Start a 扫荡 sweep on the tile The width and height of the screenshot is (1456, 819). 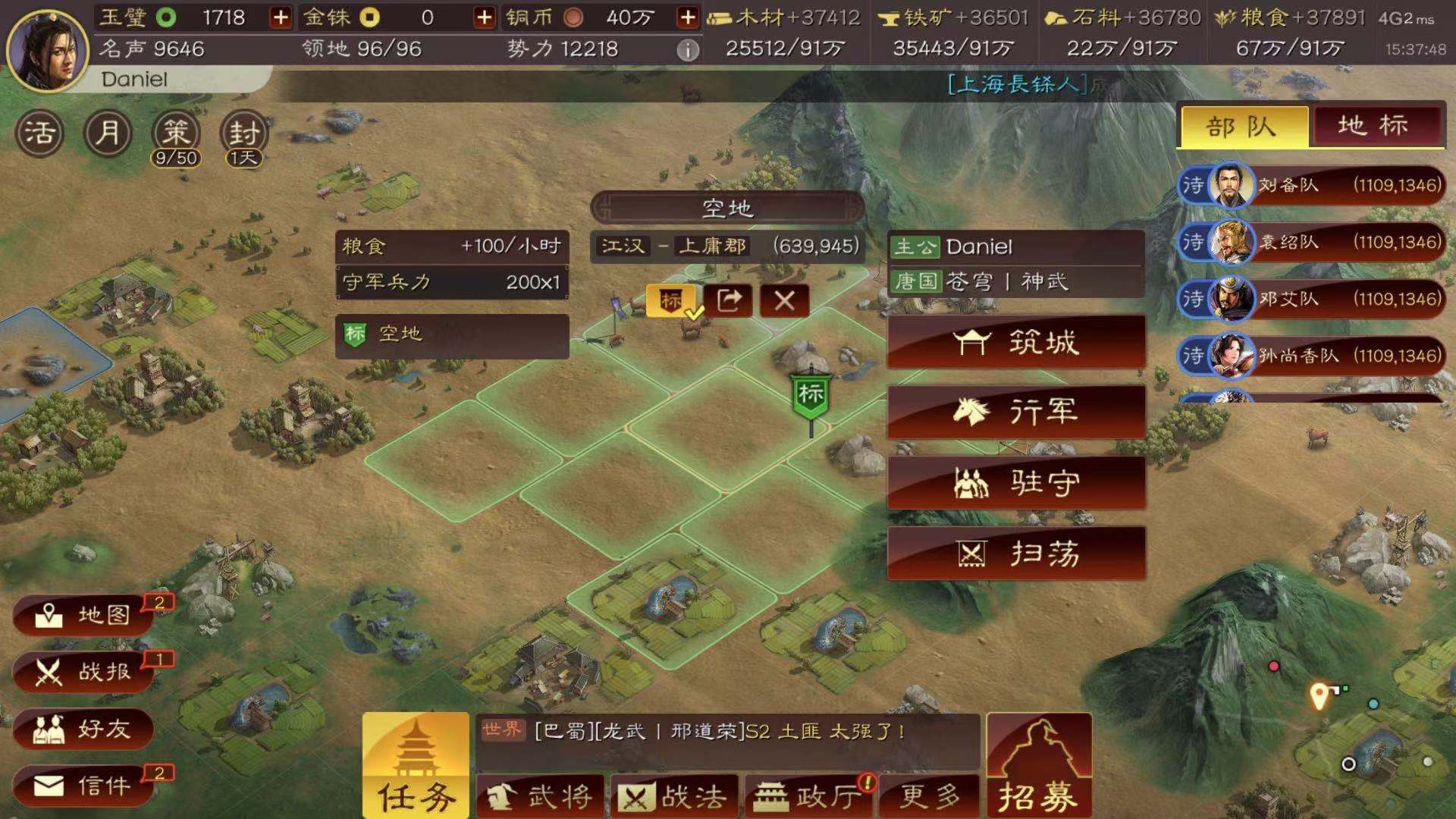click(1016, 553)
